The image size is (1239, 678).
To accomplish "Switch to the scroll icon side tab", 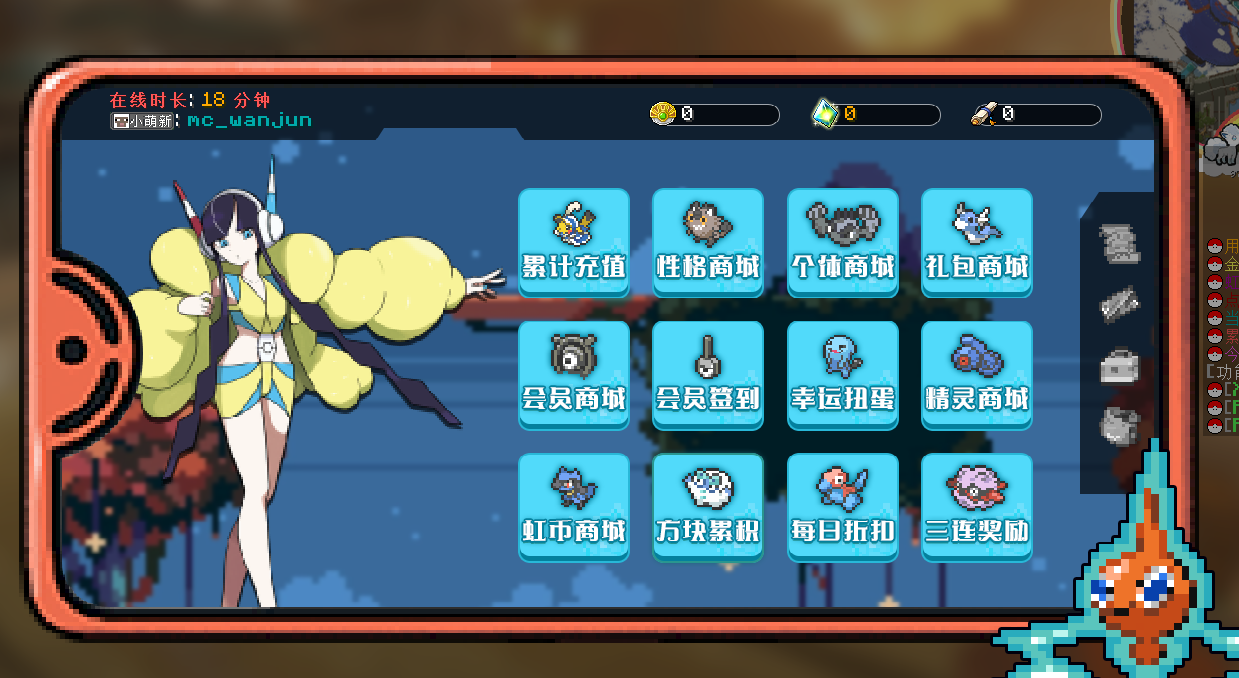I will (x=1119, y=244).
